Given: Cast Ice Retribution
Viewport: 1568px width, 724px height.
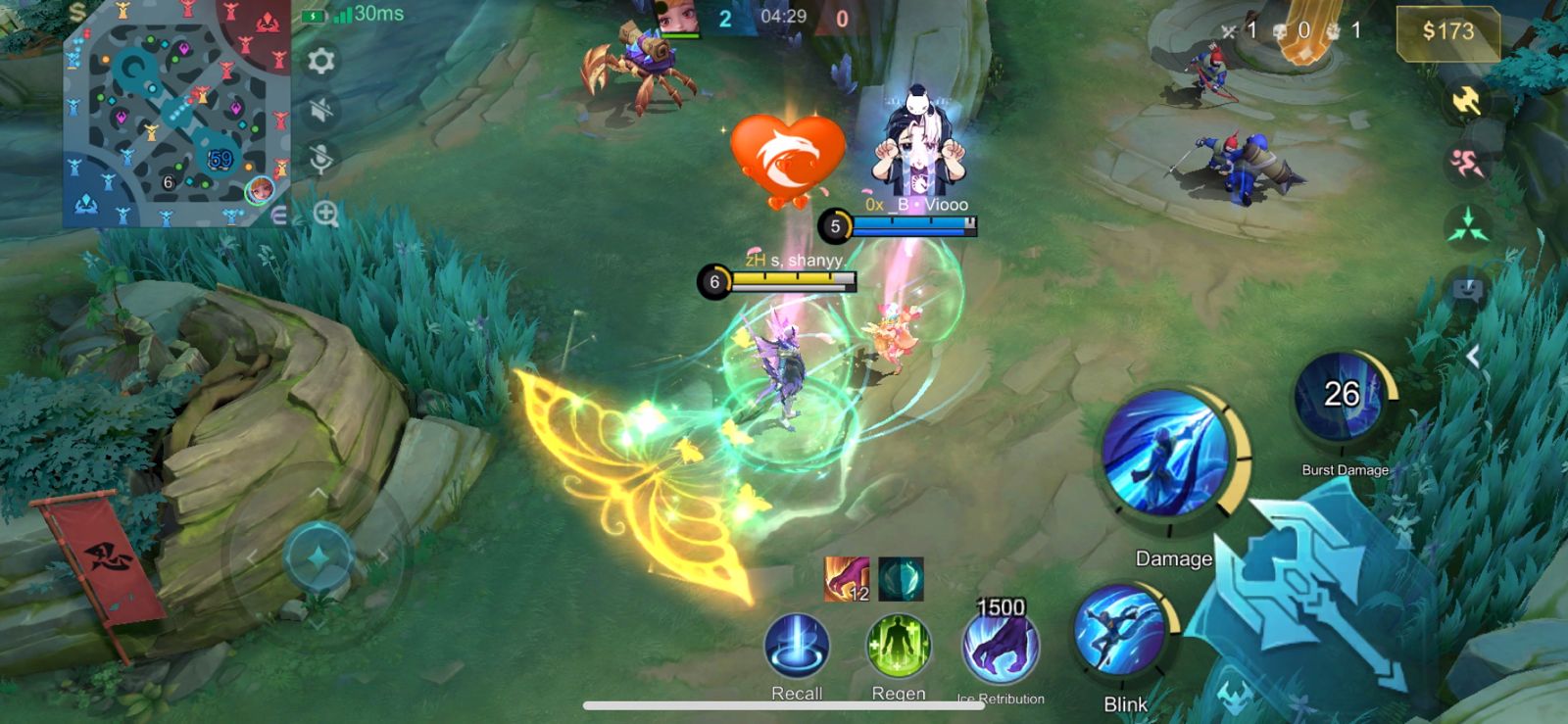Looking at the screenshot, I should (1001, 649).
